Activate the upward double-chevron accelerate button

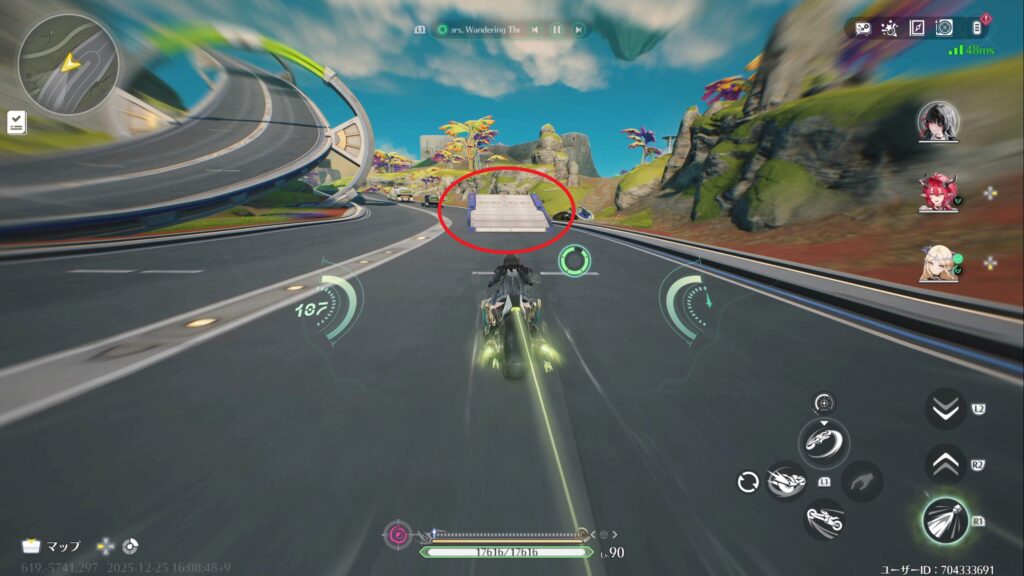coord(944,464)
